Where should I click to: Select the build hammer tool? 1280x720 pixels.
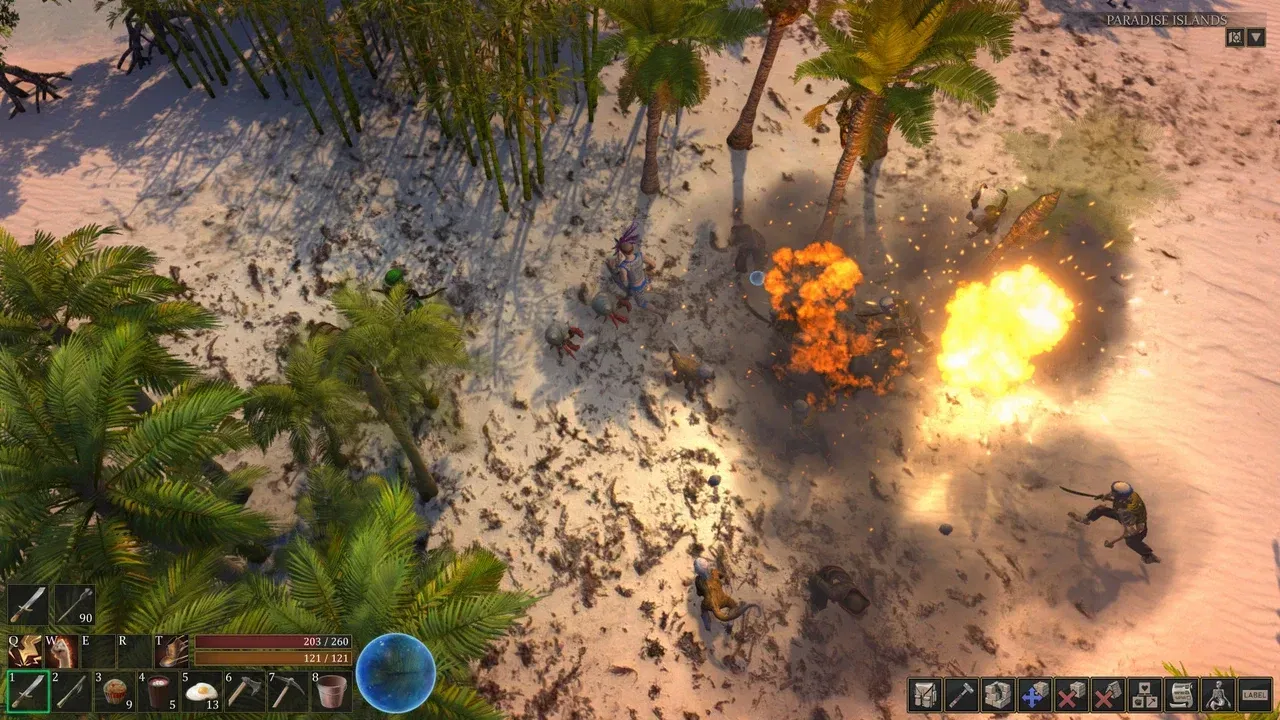(x=962, y=695)
